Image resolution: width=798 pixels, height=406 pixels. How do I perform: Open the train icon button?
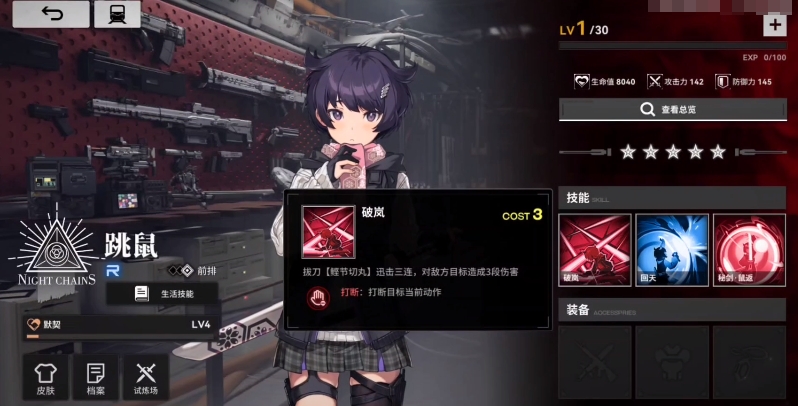116,14
